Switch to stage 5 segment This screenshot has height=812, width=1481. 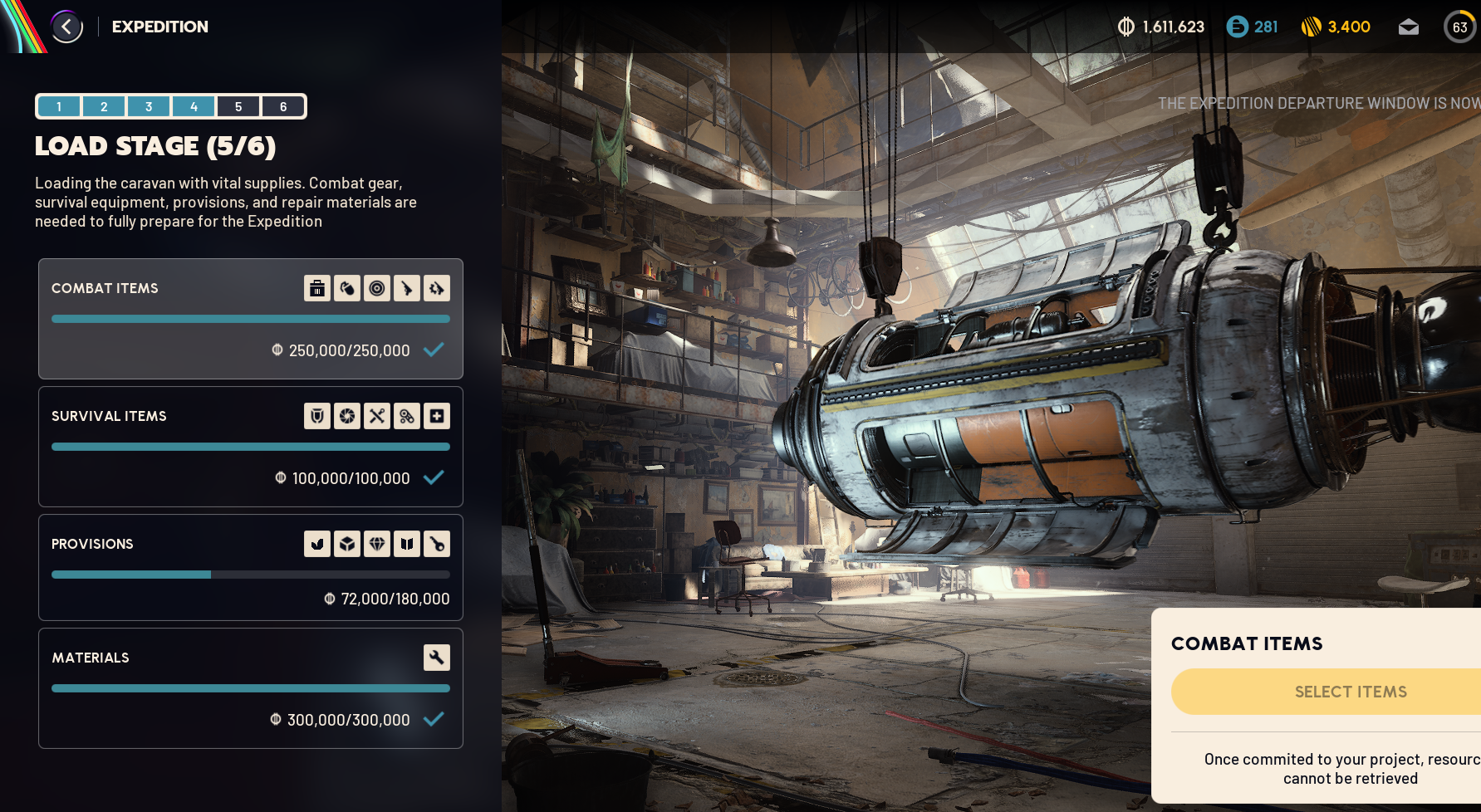click(238, 106)
